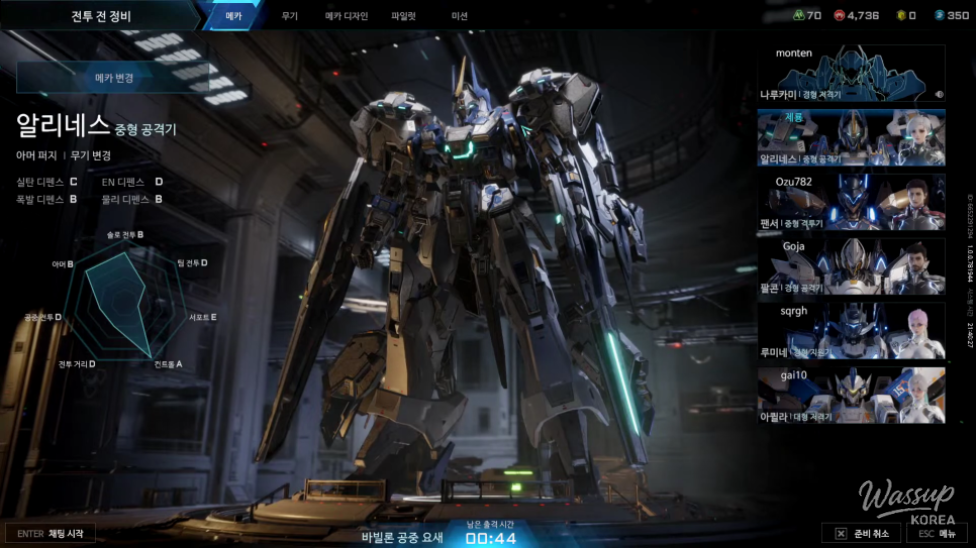Open Goja's 팔콘 player card
The height and width of the screenshot is (548, 976).
click(851, 266)
